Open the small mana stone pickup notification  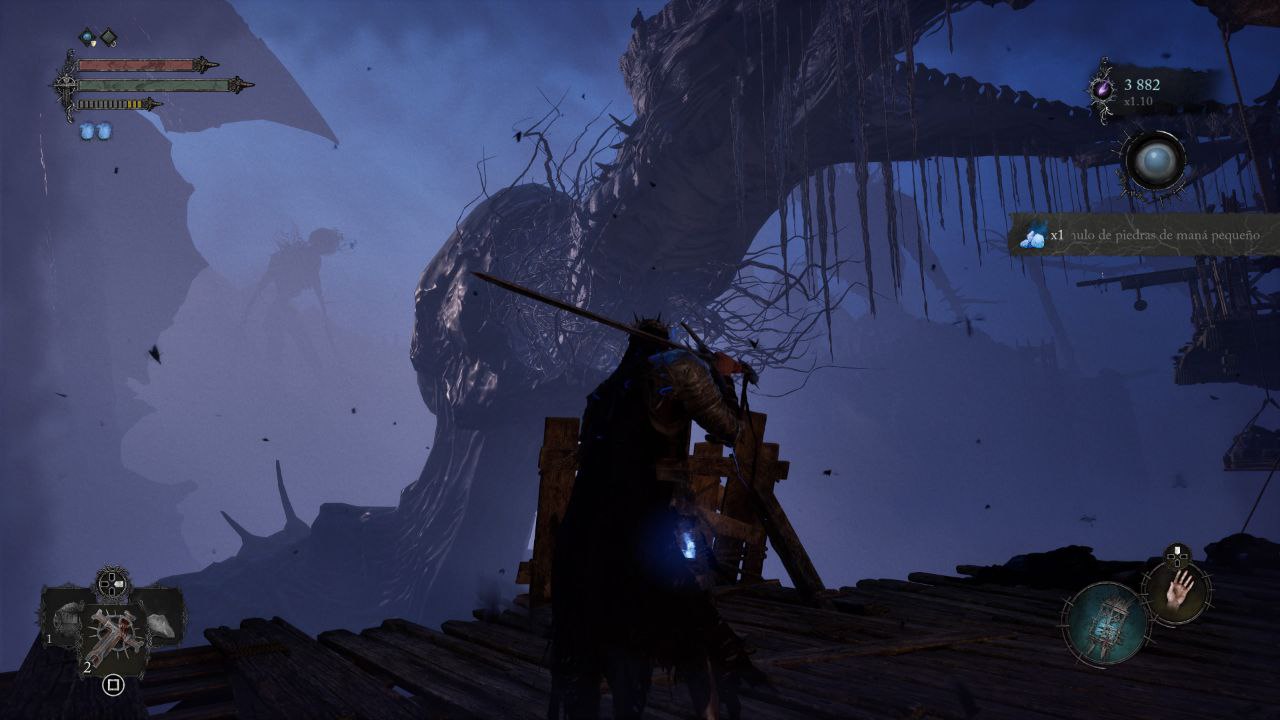click(x=1145, y=236)
